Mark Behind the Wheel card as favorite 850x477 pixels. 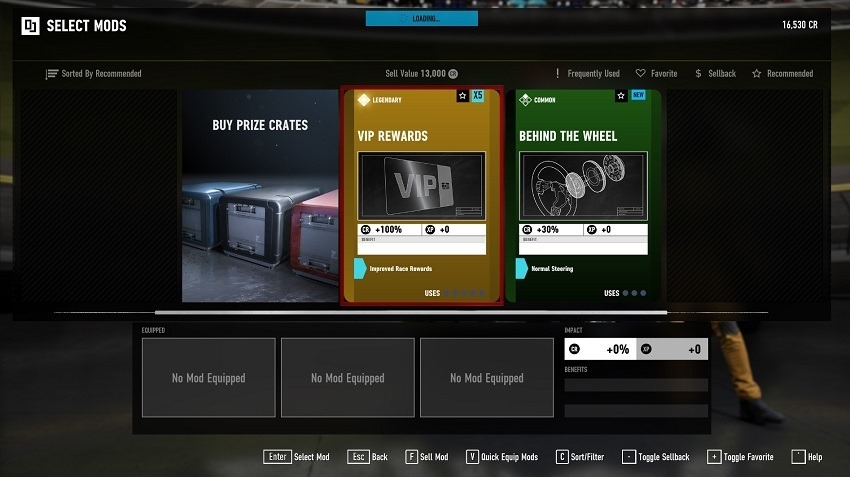621,96
